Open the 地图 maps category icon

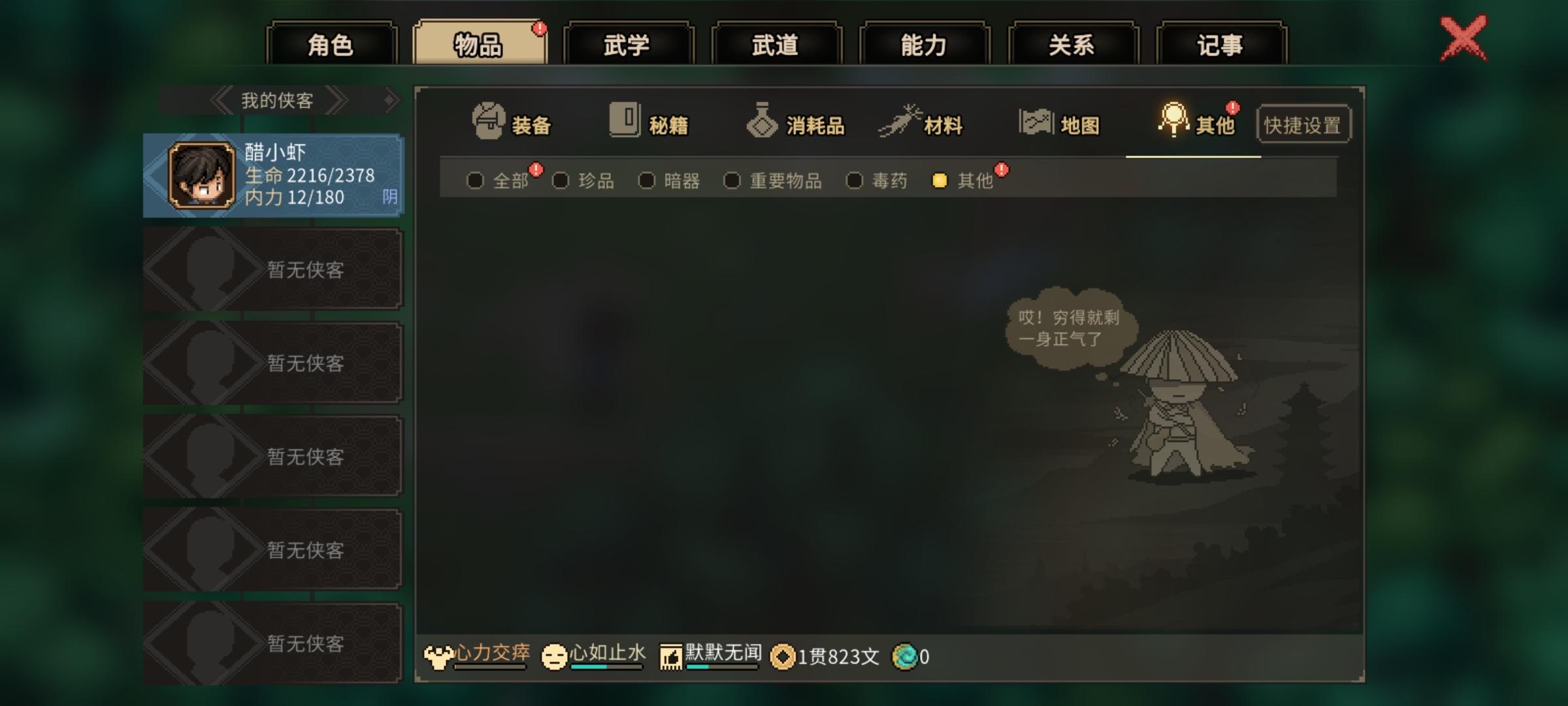click(x=1037, y=120)
